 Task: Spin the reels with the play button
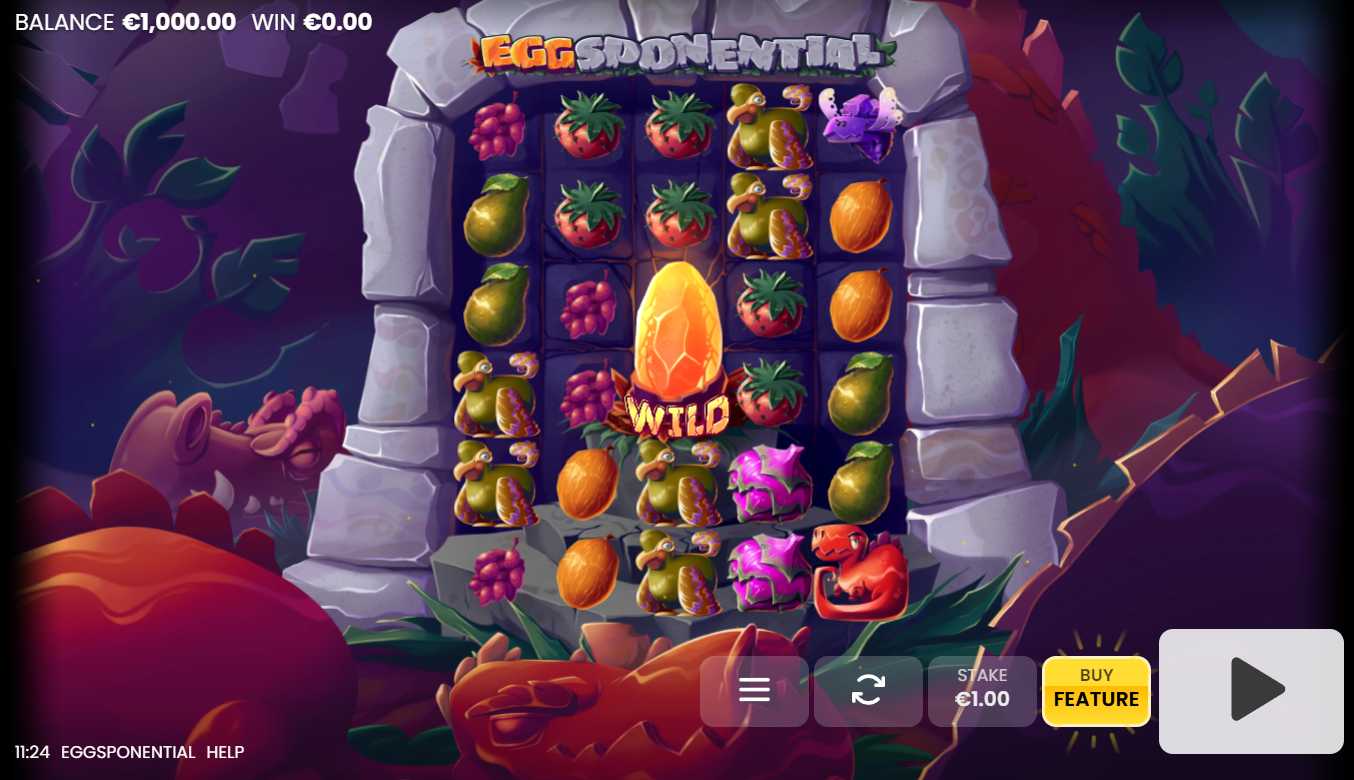point(1251,690)
